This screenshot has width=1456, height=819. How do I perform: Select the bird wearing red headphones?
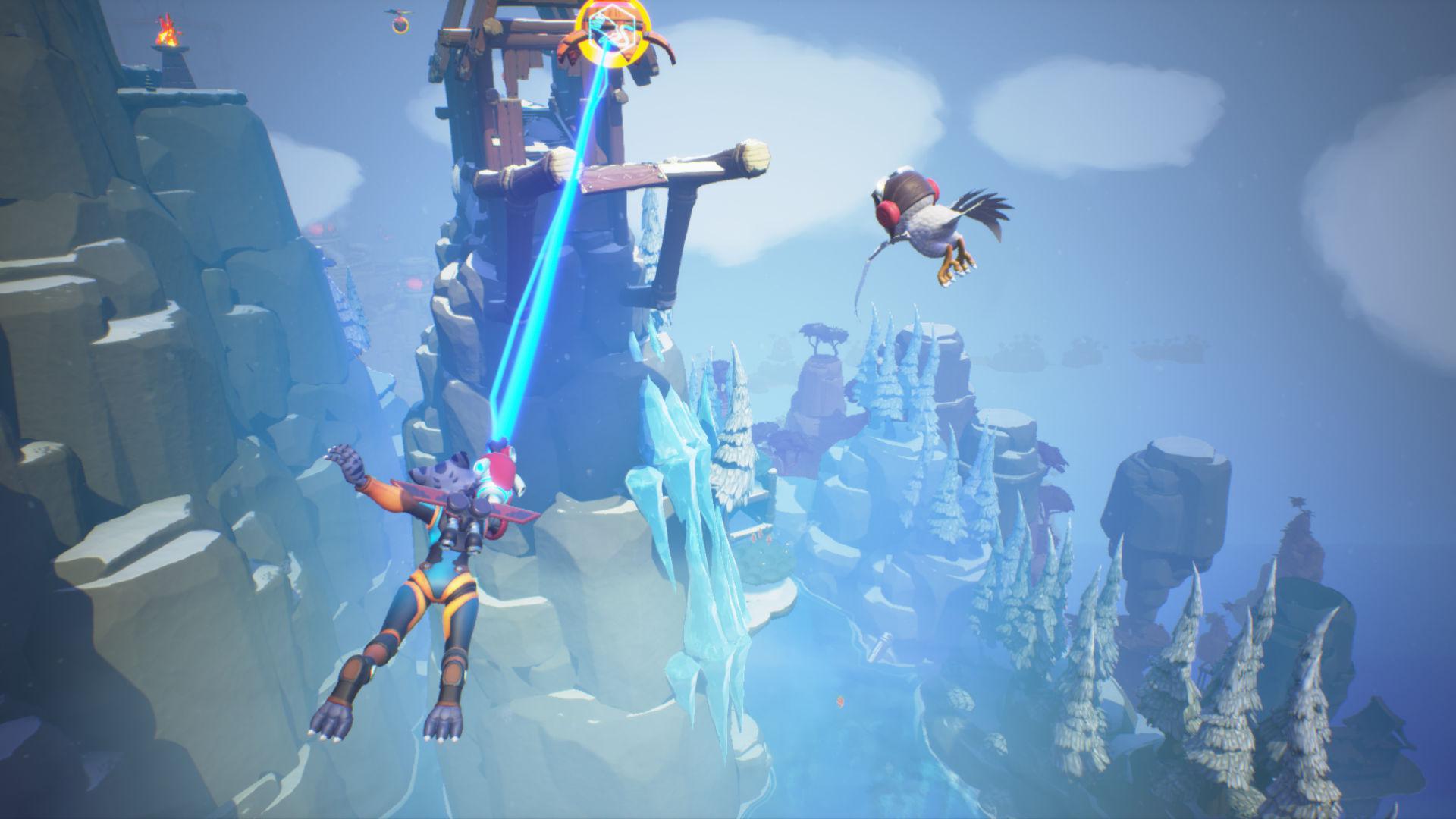click(933, 220)
